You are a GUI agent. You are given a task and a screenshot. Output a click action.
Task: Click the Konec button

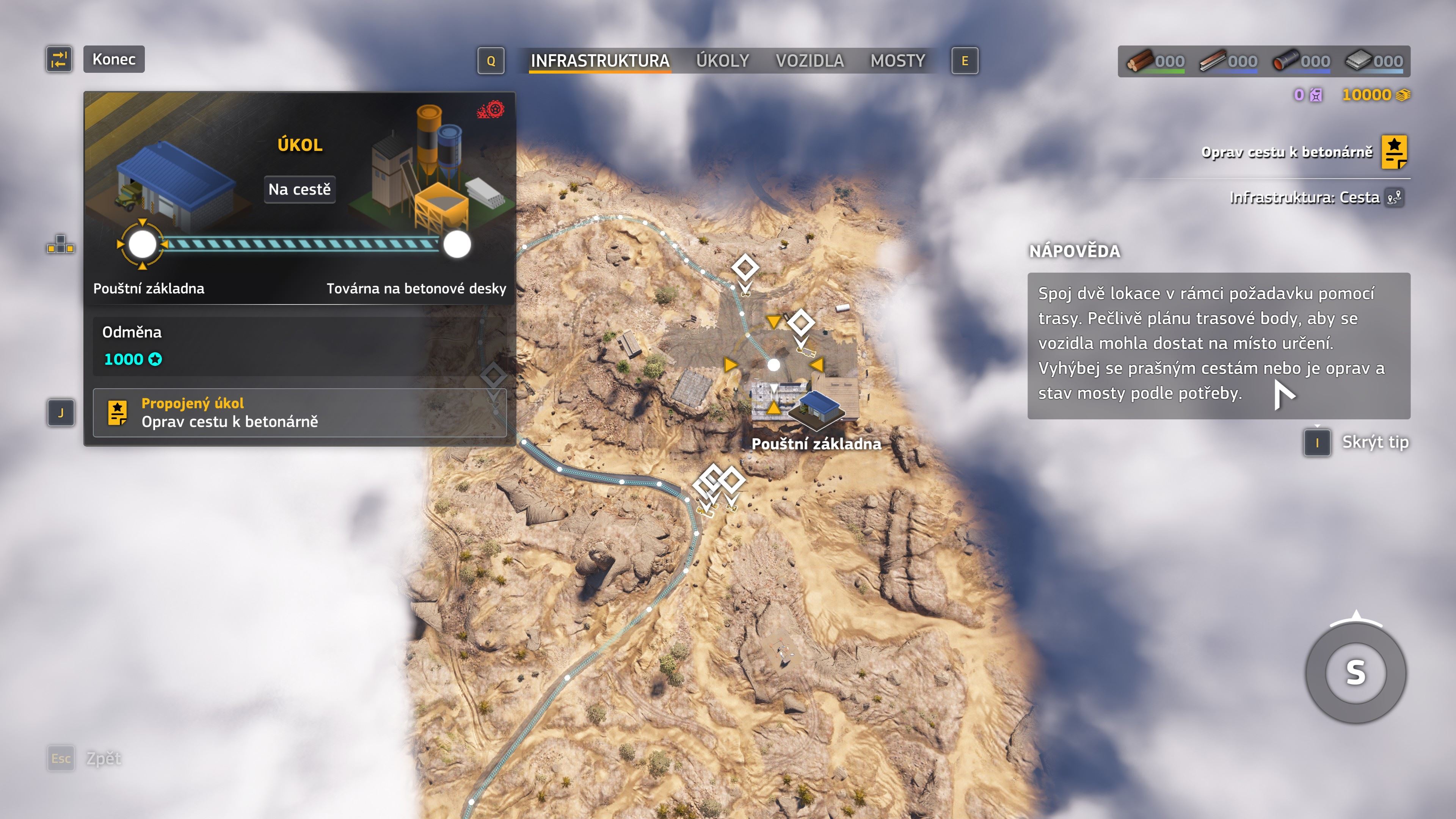click(114, 60)
